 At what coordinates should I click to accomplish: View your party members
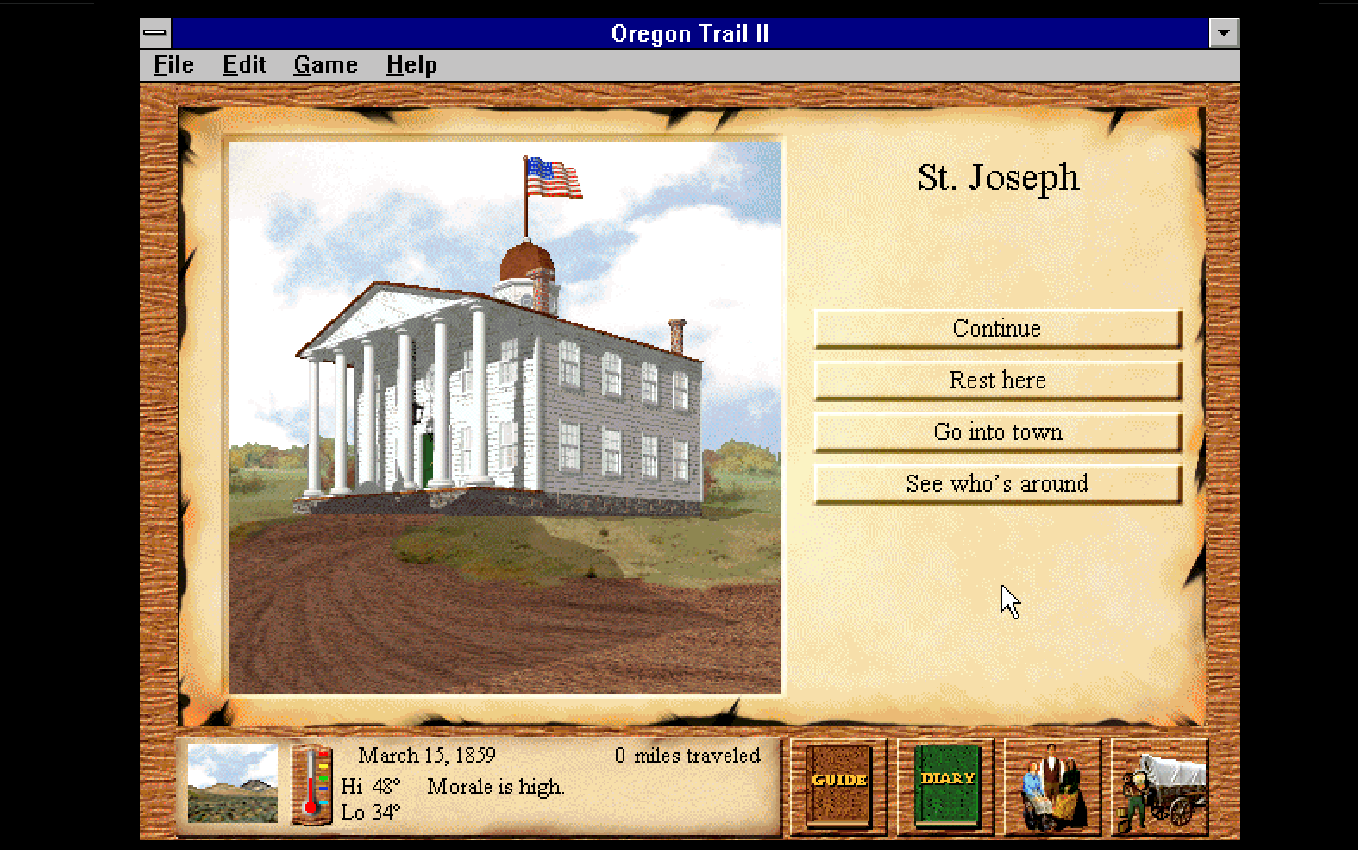[x=1052, y=786]
